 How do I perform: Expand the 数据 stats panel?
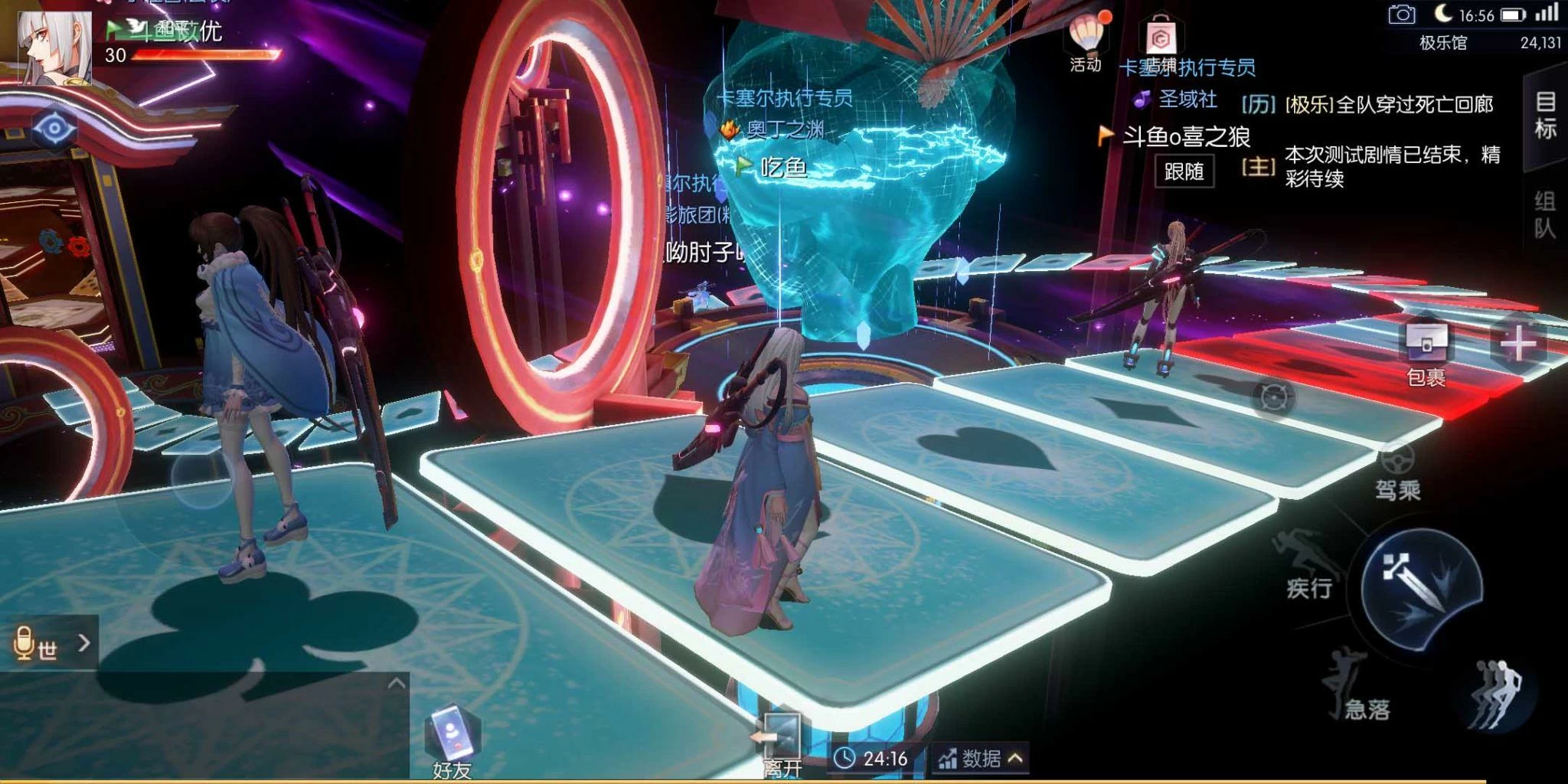tap(981, 758)
